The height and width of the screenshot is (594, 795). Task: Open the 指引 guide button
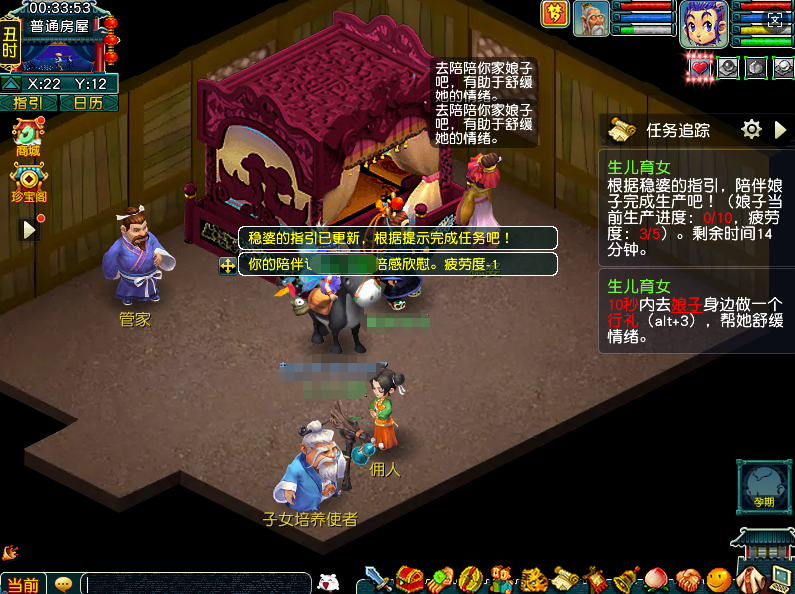pyautogui.click(x=28, y=103)
